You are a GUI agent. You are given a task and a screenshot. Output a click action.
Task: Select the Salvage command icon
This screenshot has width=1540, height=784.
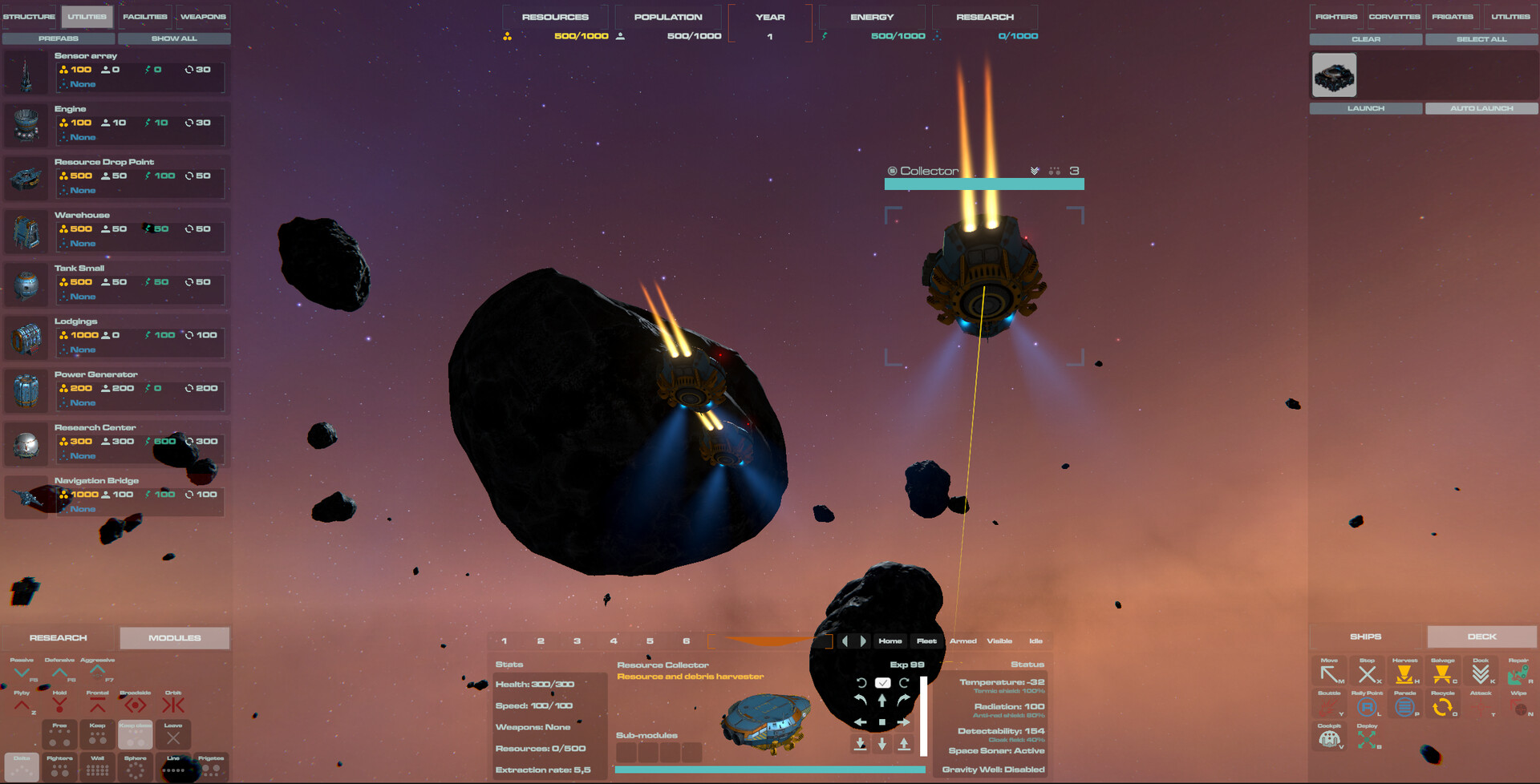point(1442,673)
